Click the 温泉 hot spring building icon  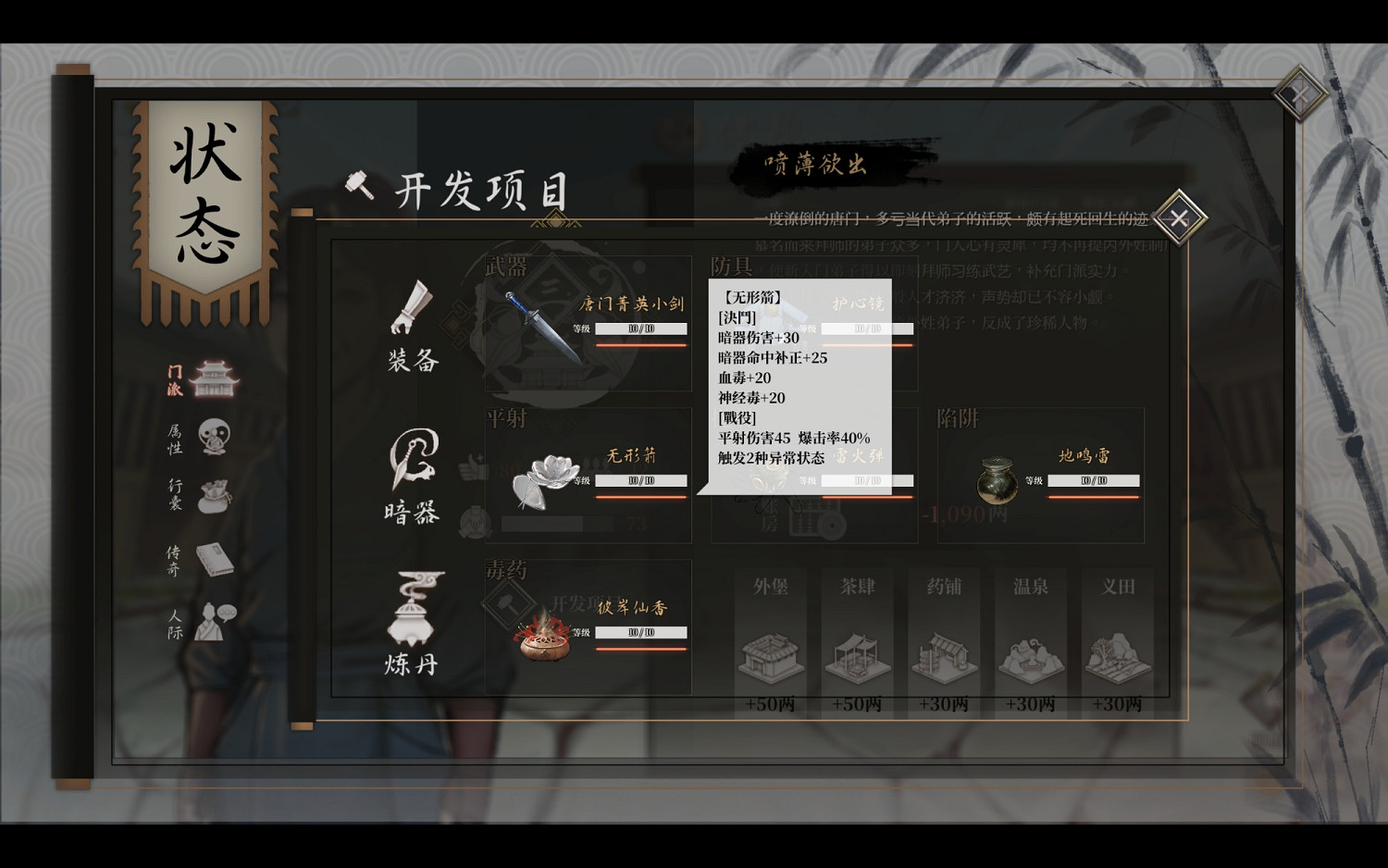click(1030, 655)
